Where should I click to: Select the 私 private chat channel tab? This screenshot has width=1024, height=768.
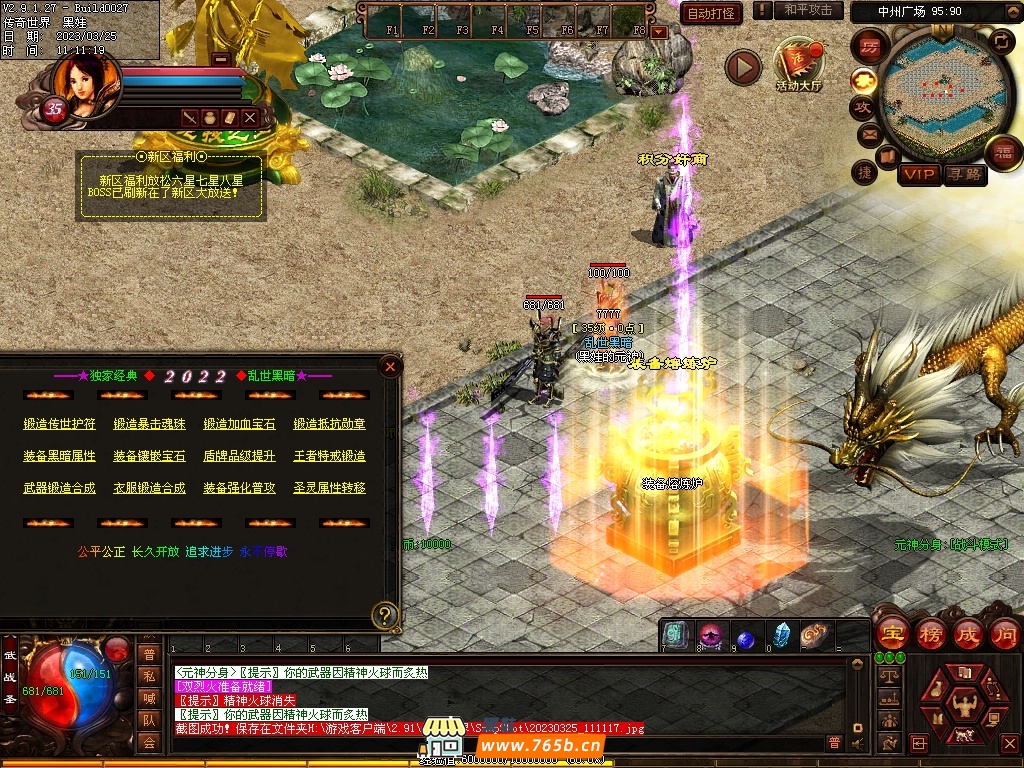point(149,676)
